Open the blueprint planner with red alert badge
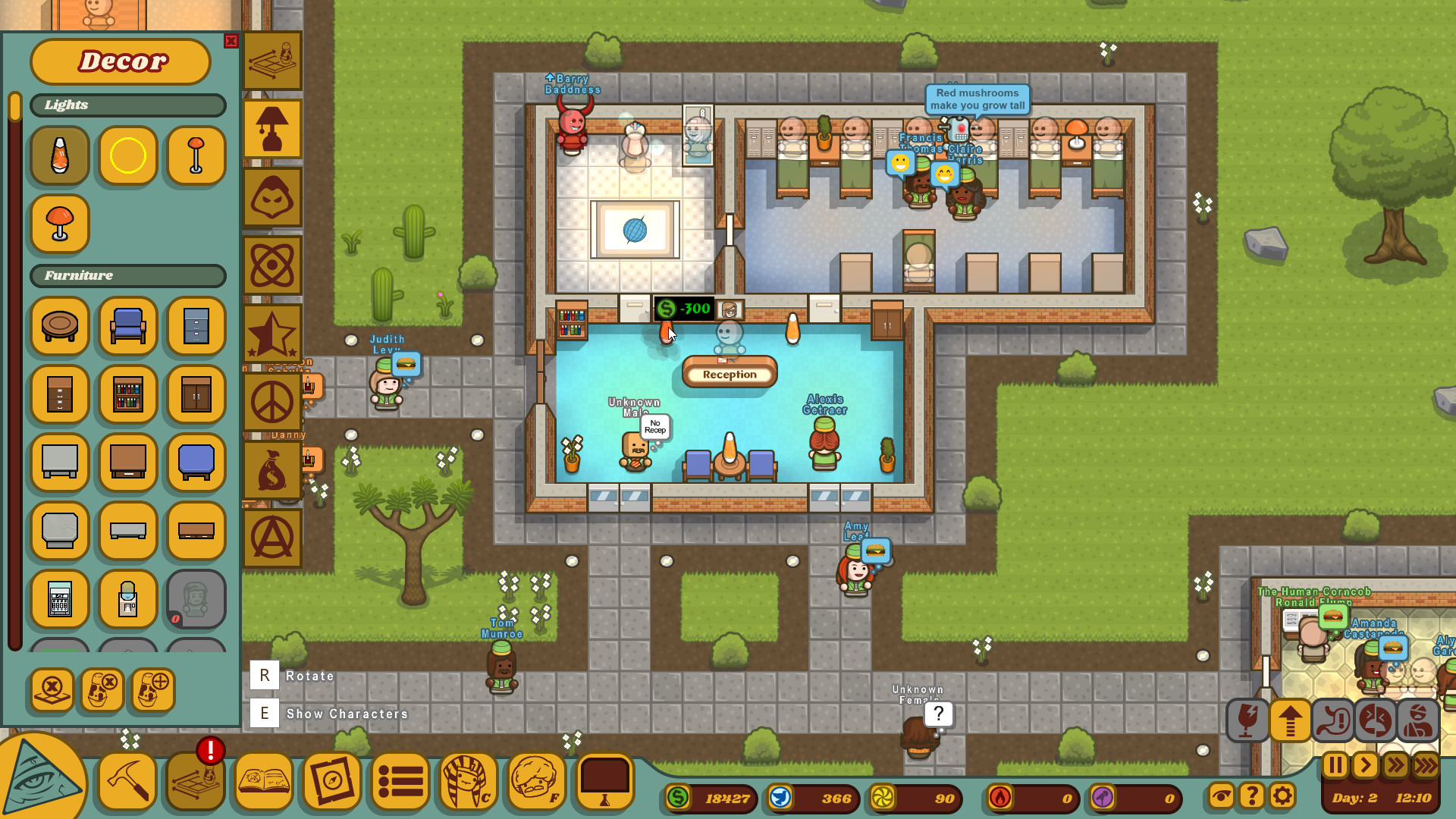 pos(194,783)
